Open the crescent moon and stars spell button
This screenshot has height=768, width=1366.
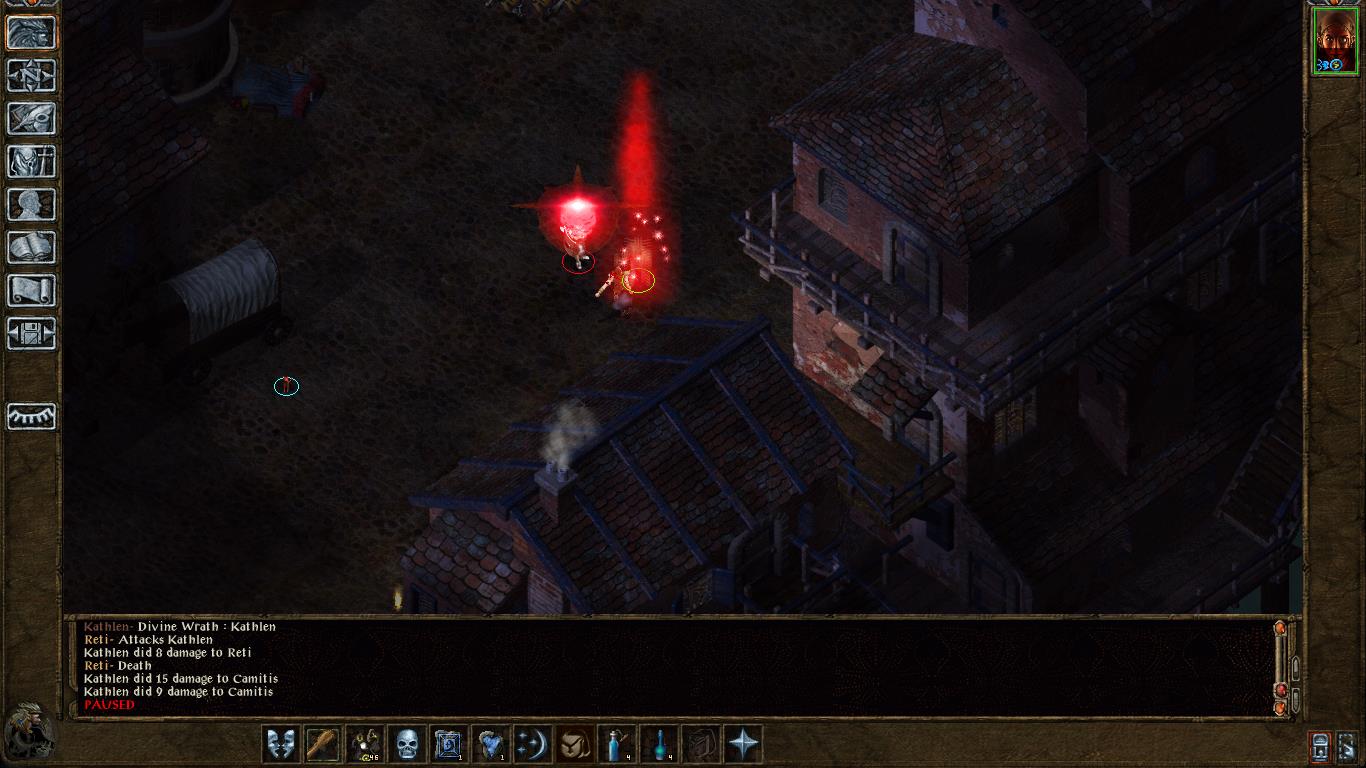tap(533, 744)
